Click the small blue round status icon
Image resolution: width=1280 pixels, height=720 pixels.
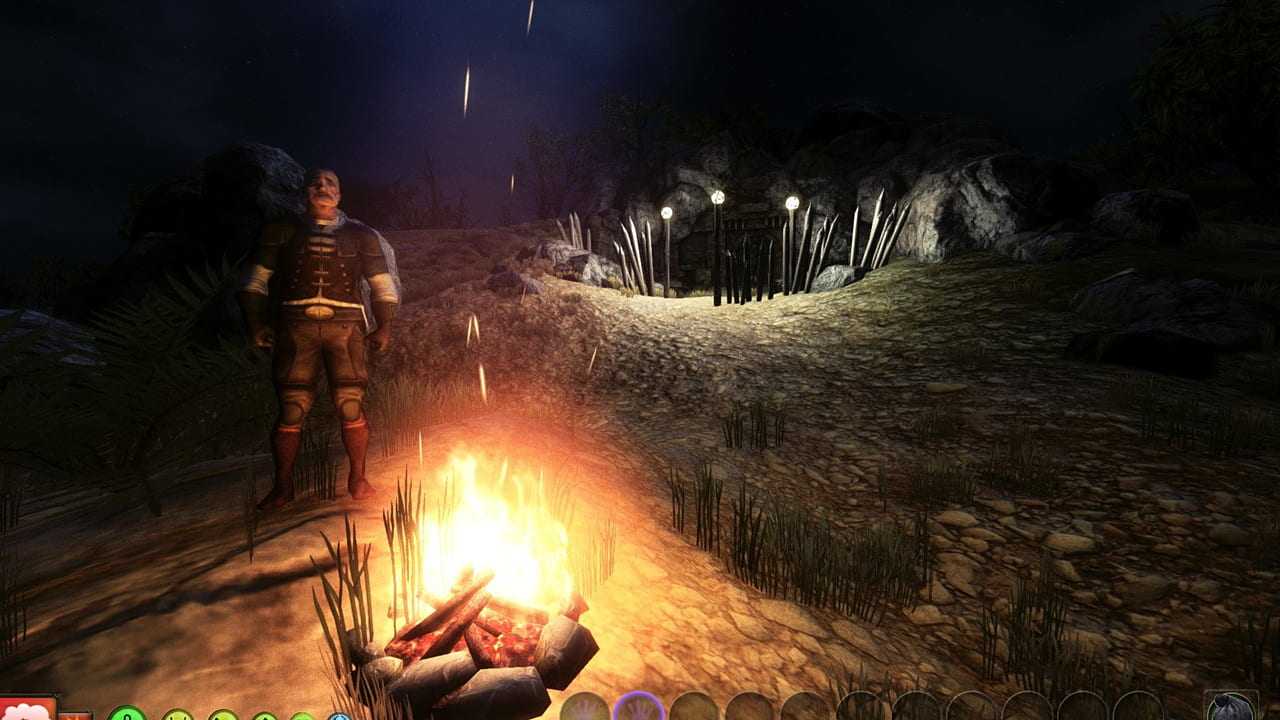pyautogui.click(x=339, y=716)
